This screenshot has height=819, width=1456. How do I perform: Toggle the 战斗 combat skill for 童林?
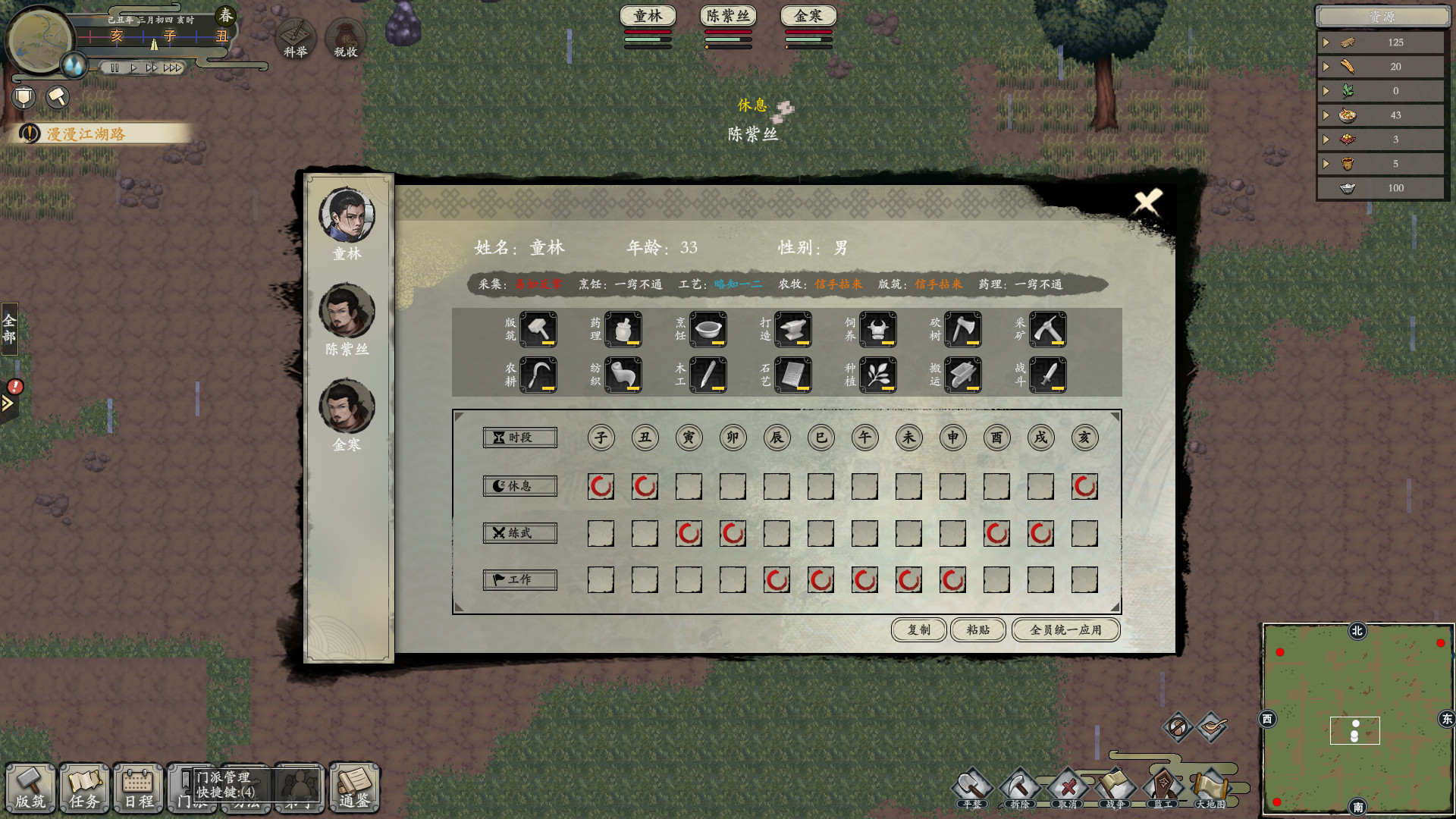[1048, 374]
